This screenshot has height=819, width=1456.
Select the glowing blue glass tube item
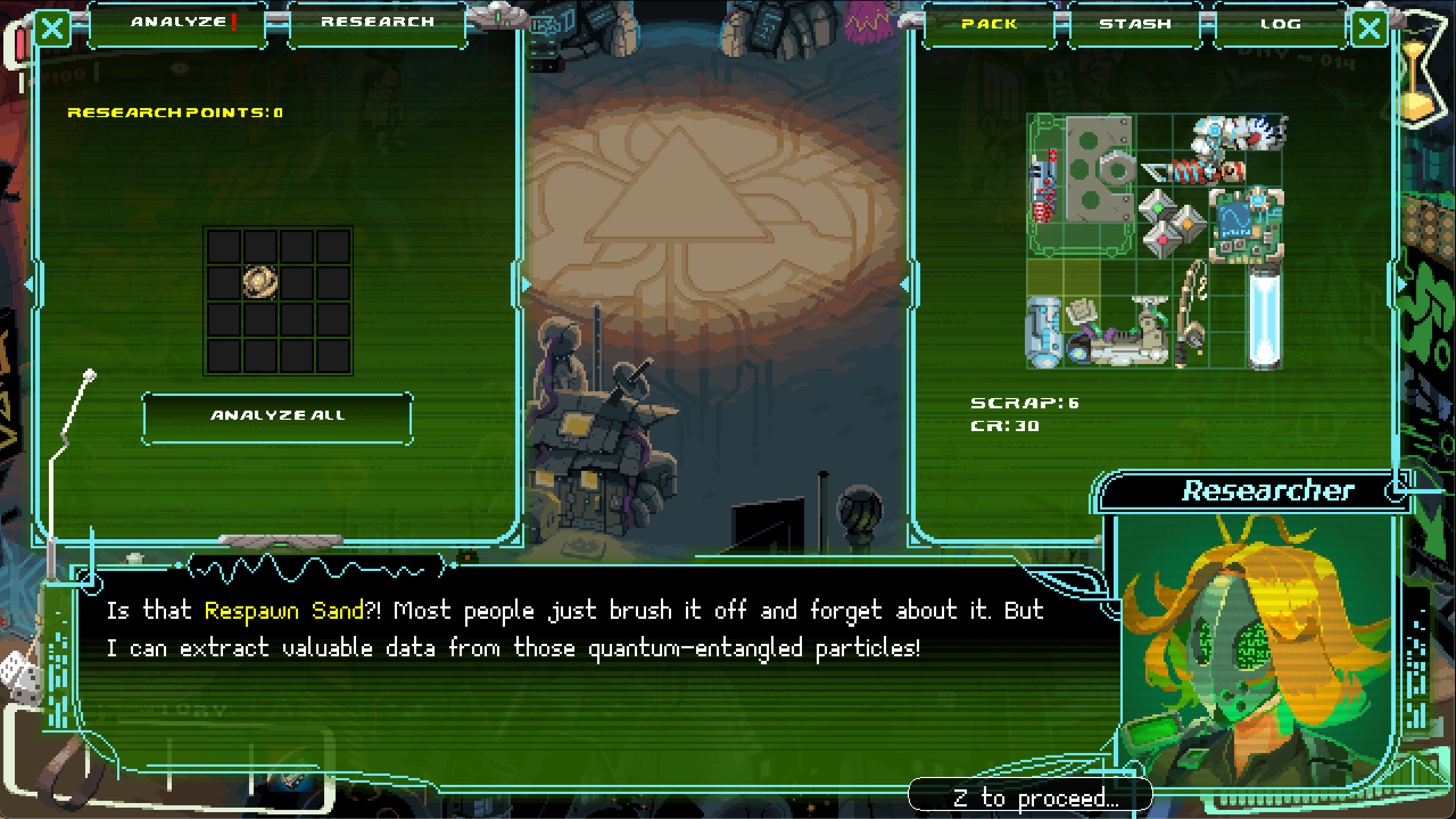[x=1265, y=318]
